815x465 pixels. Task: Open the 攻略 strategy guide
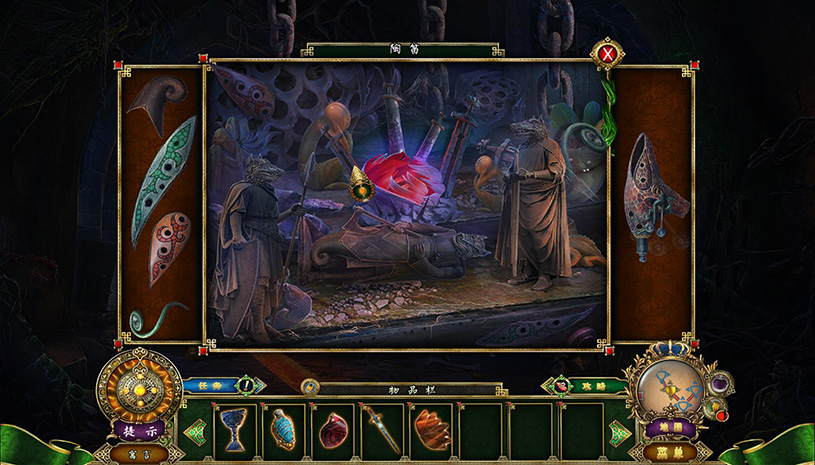586,384
